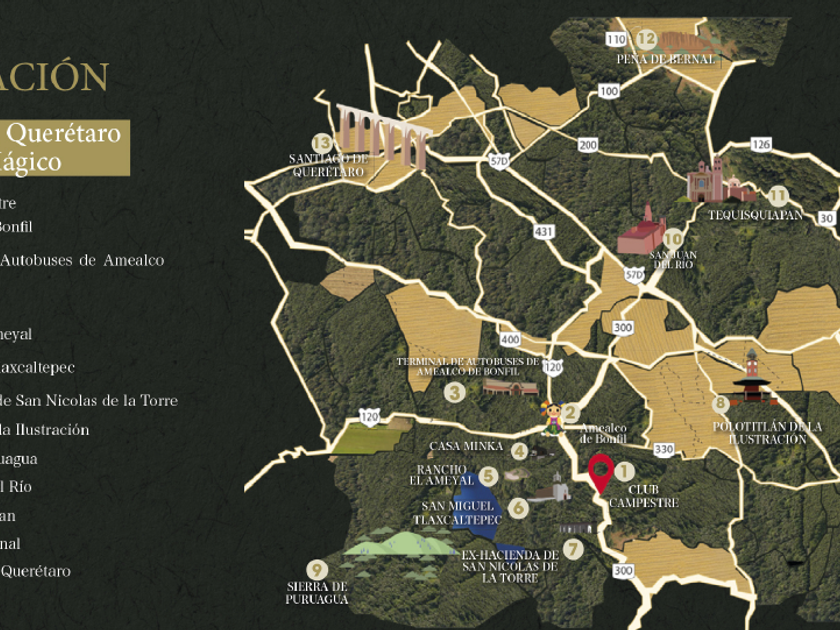
Task: Select marker 6 for San Miguel Tlaxcaltepec
Action: [x=518, y=507]
